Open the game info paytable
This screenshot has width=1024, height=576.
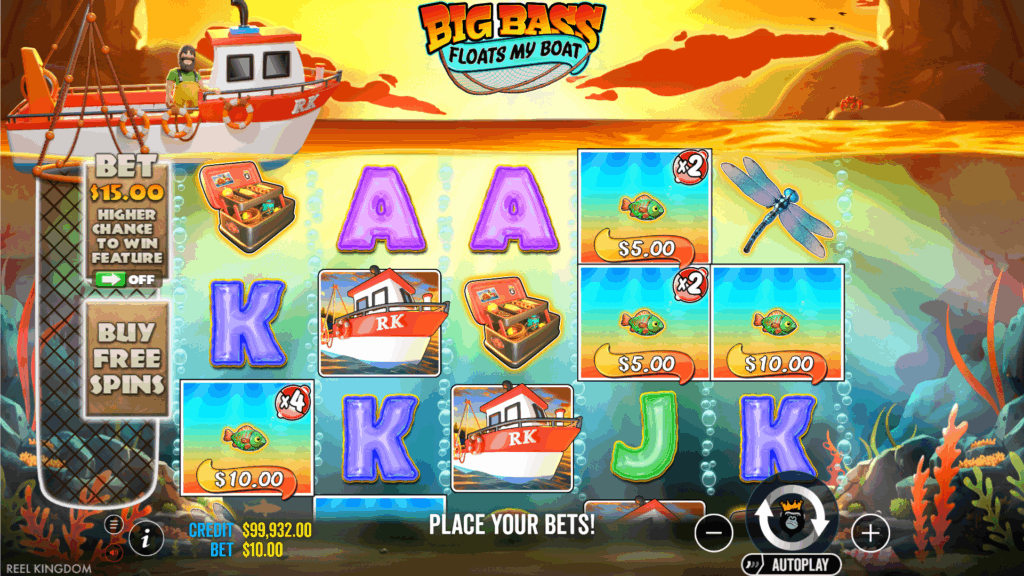point(146,537)
